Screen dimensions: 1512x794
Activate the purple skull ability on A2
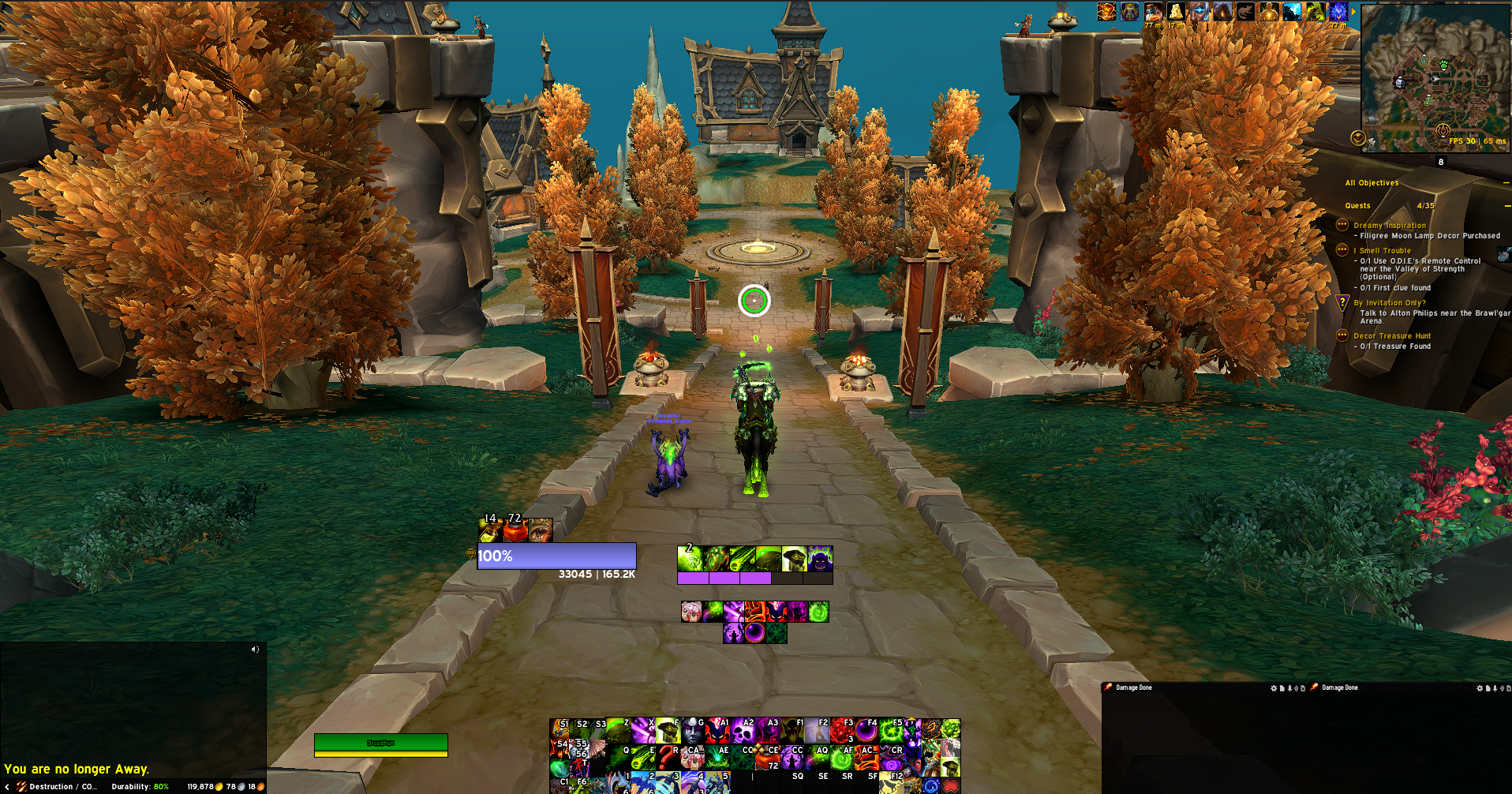point(743,731)
